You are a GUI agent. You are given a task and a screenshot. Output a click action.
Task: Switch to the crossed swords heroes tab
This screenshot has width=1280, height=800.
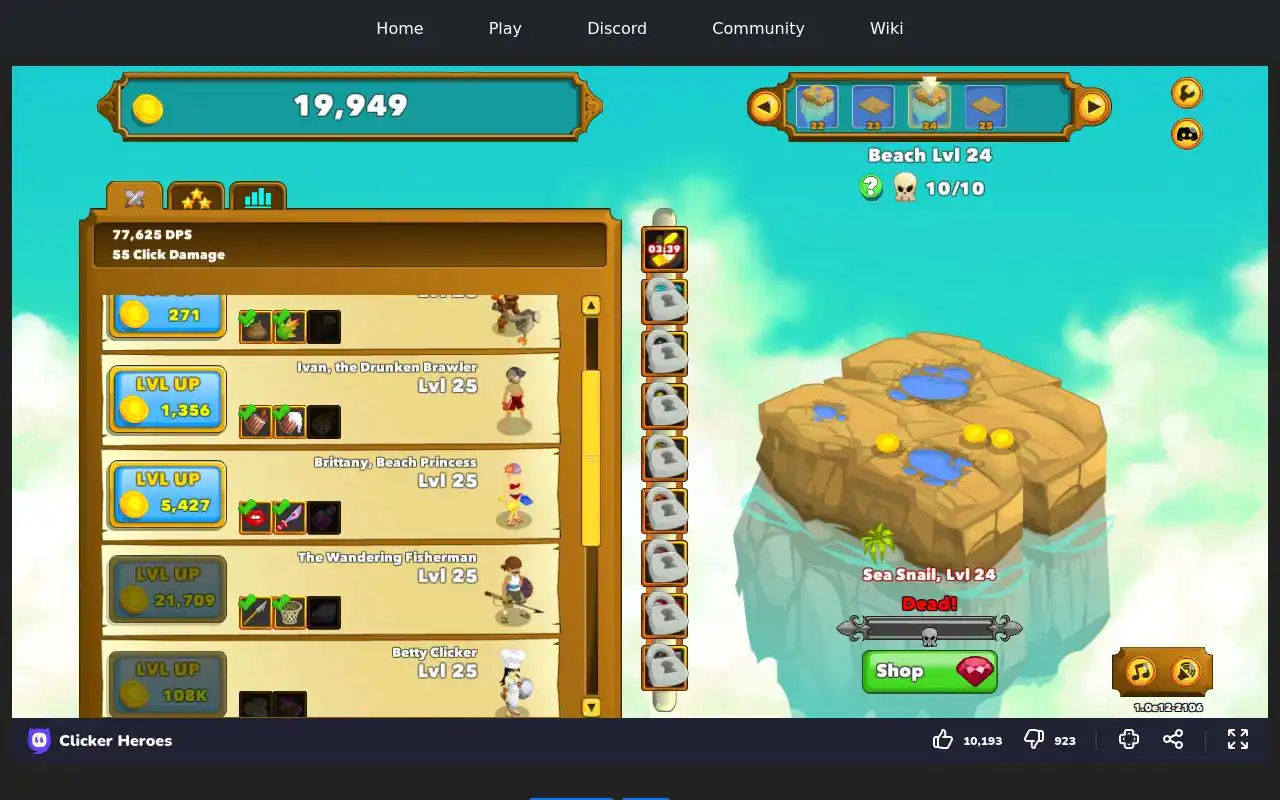click(x=135, y=198)
